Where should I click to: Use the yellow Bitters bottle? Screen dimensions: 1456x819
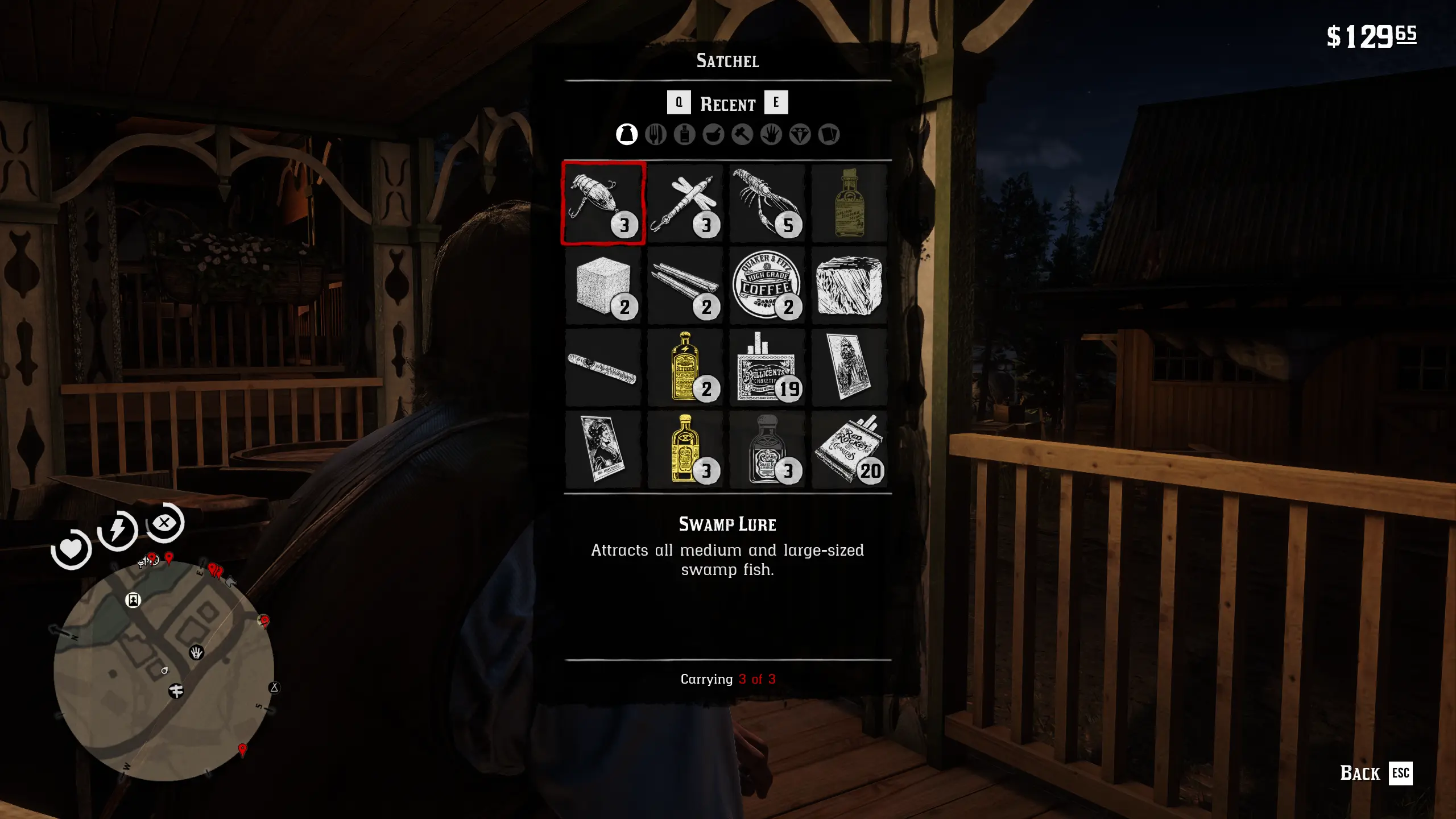[x=685, y=367]
